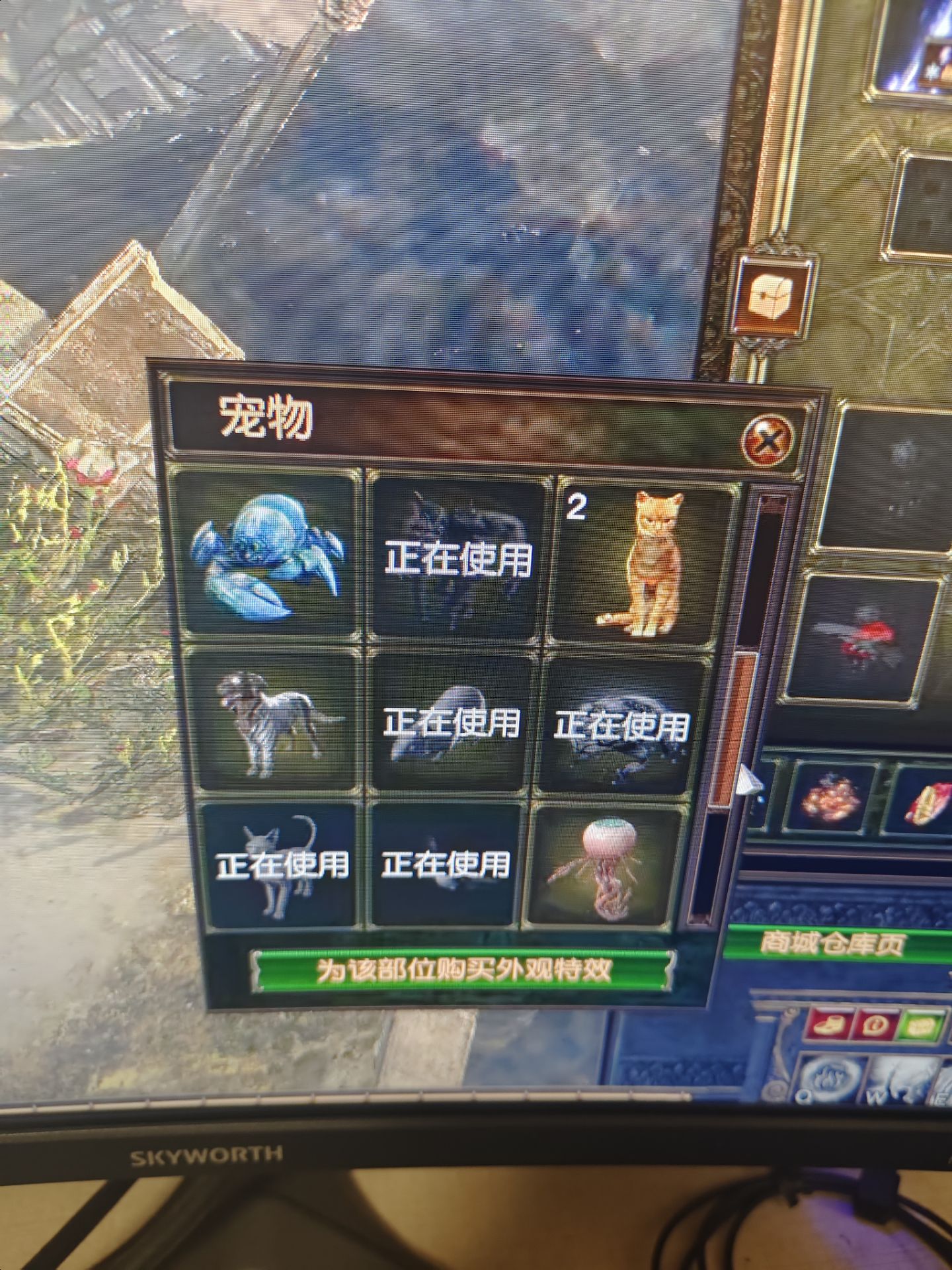952x1270 pixels.
Task: Select the Q skill icon at the bottom
Action: point(830,1078)
